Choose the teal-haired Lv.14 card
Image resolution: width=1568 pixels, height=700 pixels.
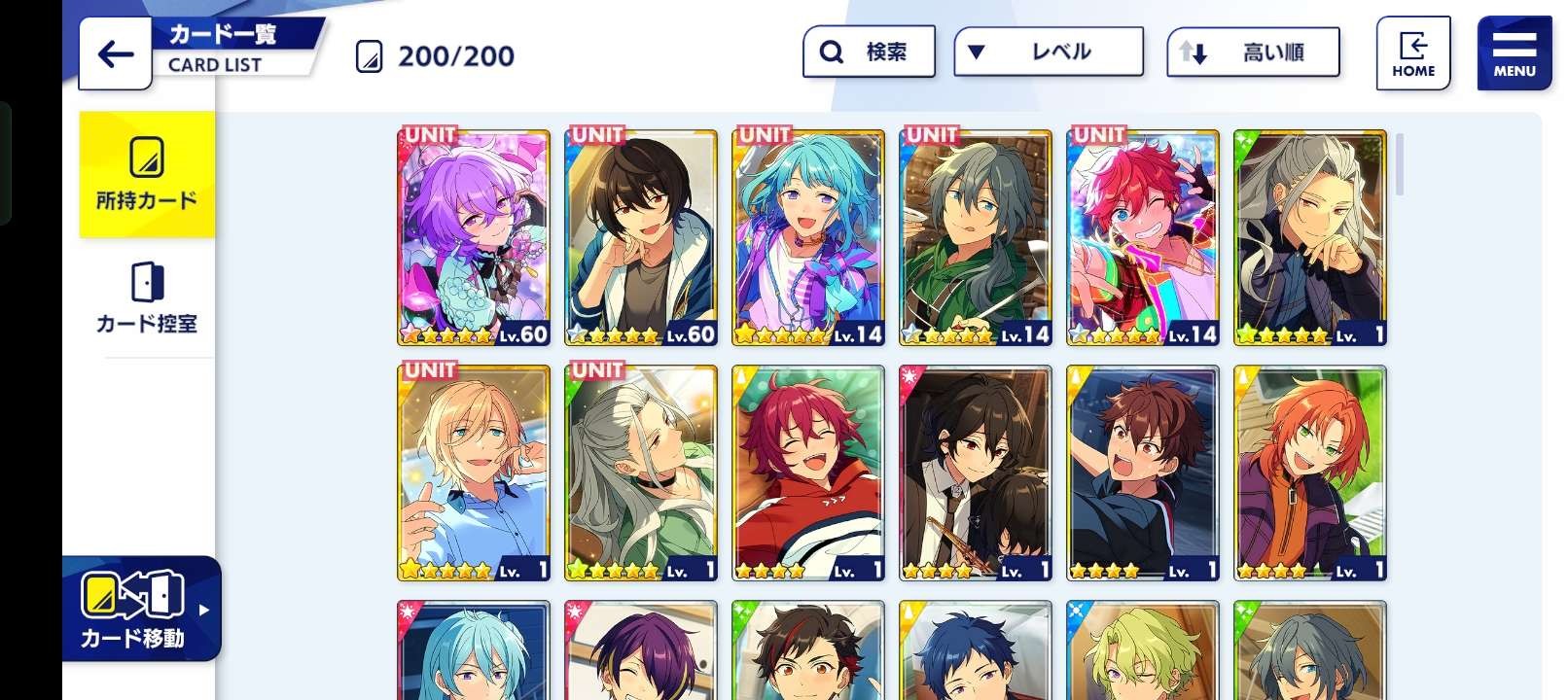(808, 237)
